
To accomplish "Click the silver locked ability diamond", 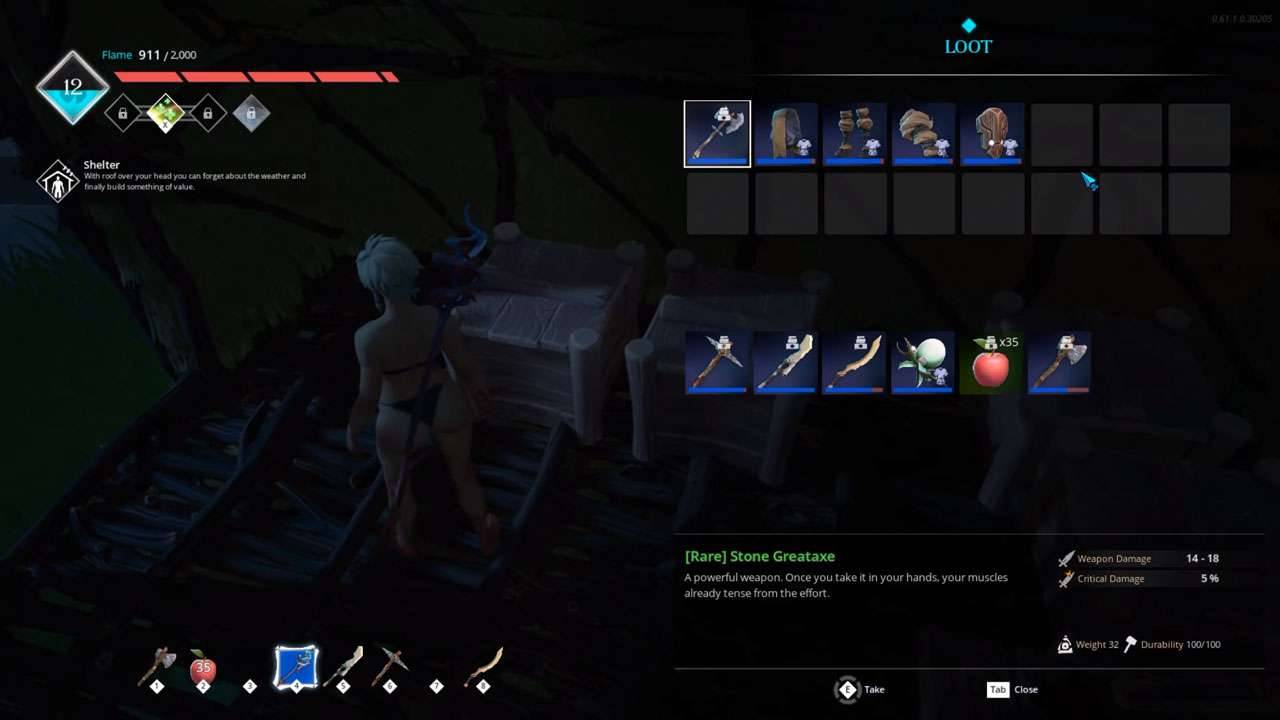I will 251,113.
